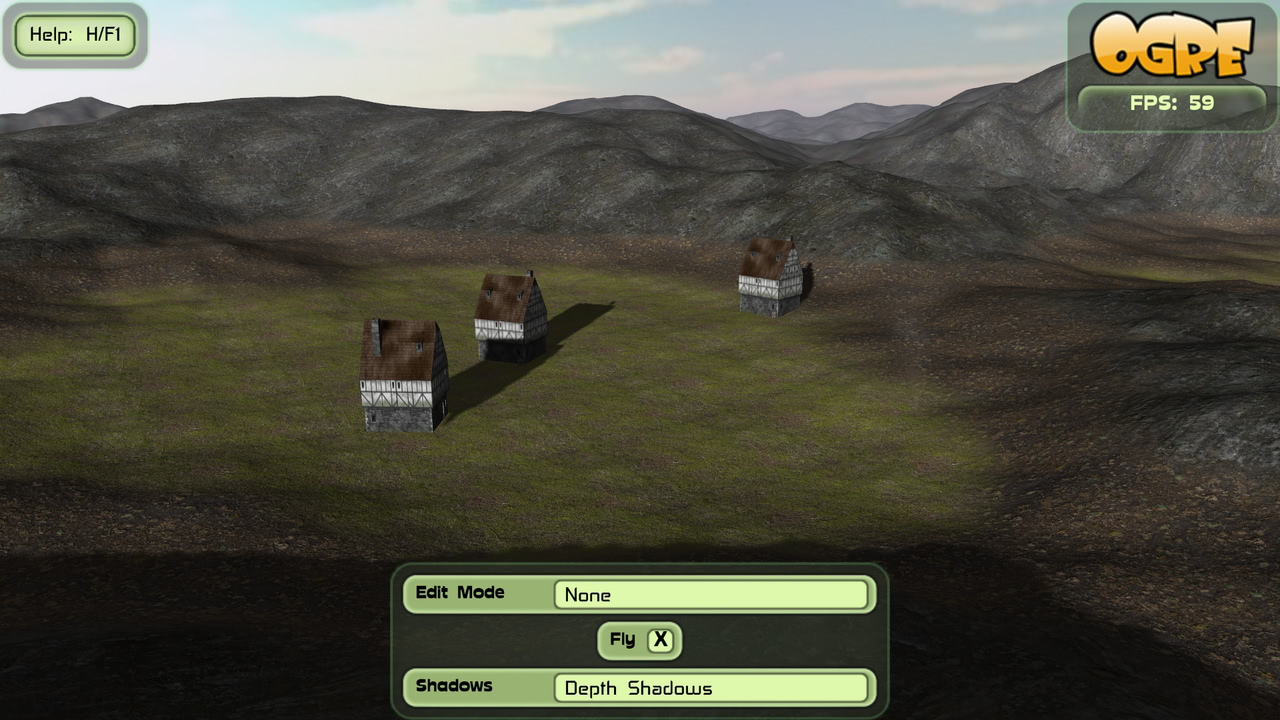Open the Shadows dropdown menu

pyautogui.click(x=710, y=688)
